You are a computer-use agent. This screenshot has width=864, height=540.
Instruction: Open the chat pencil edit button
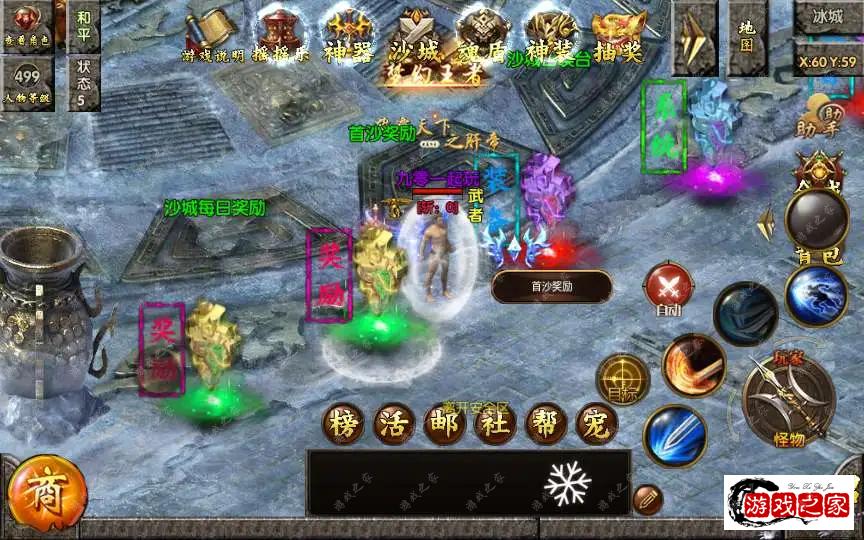pyautogui.click(x=647, y=498)
